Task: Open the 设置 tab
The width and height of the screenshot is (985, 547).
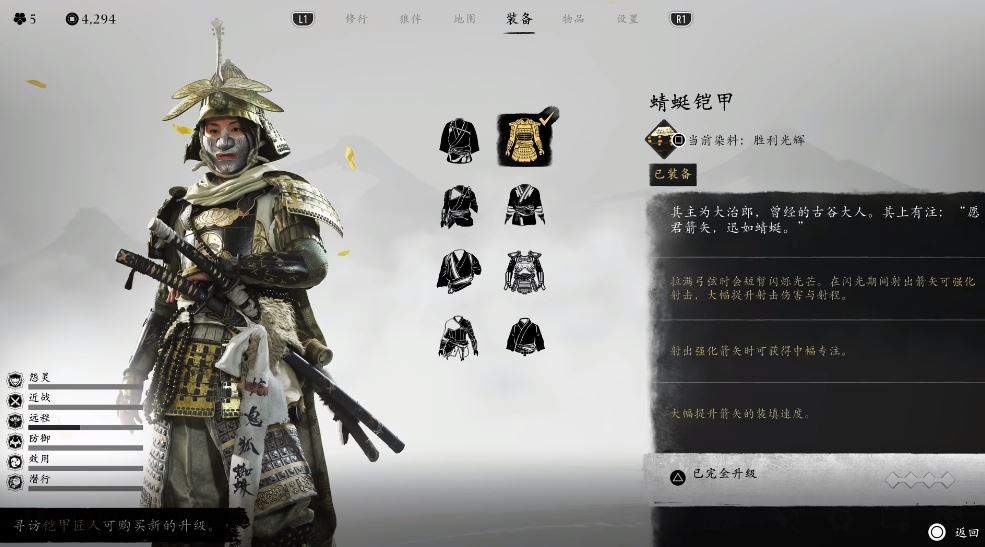Action: [x=627, y=19]
